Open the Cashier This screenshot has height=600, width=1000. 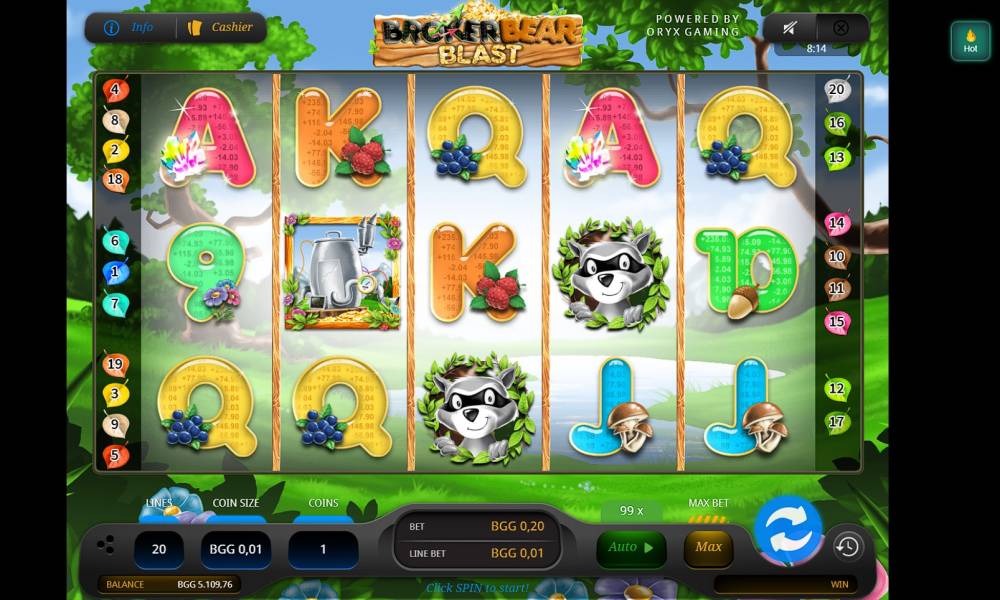[221, 27]
